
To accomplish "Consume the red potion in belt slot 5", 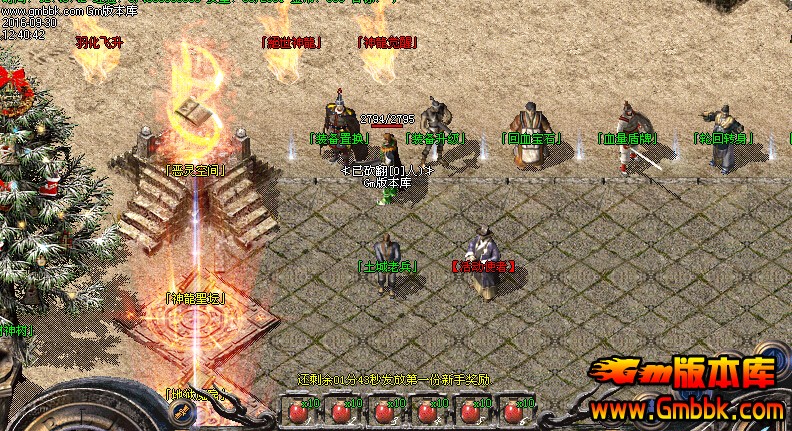I will tap(470, 411).
